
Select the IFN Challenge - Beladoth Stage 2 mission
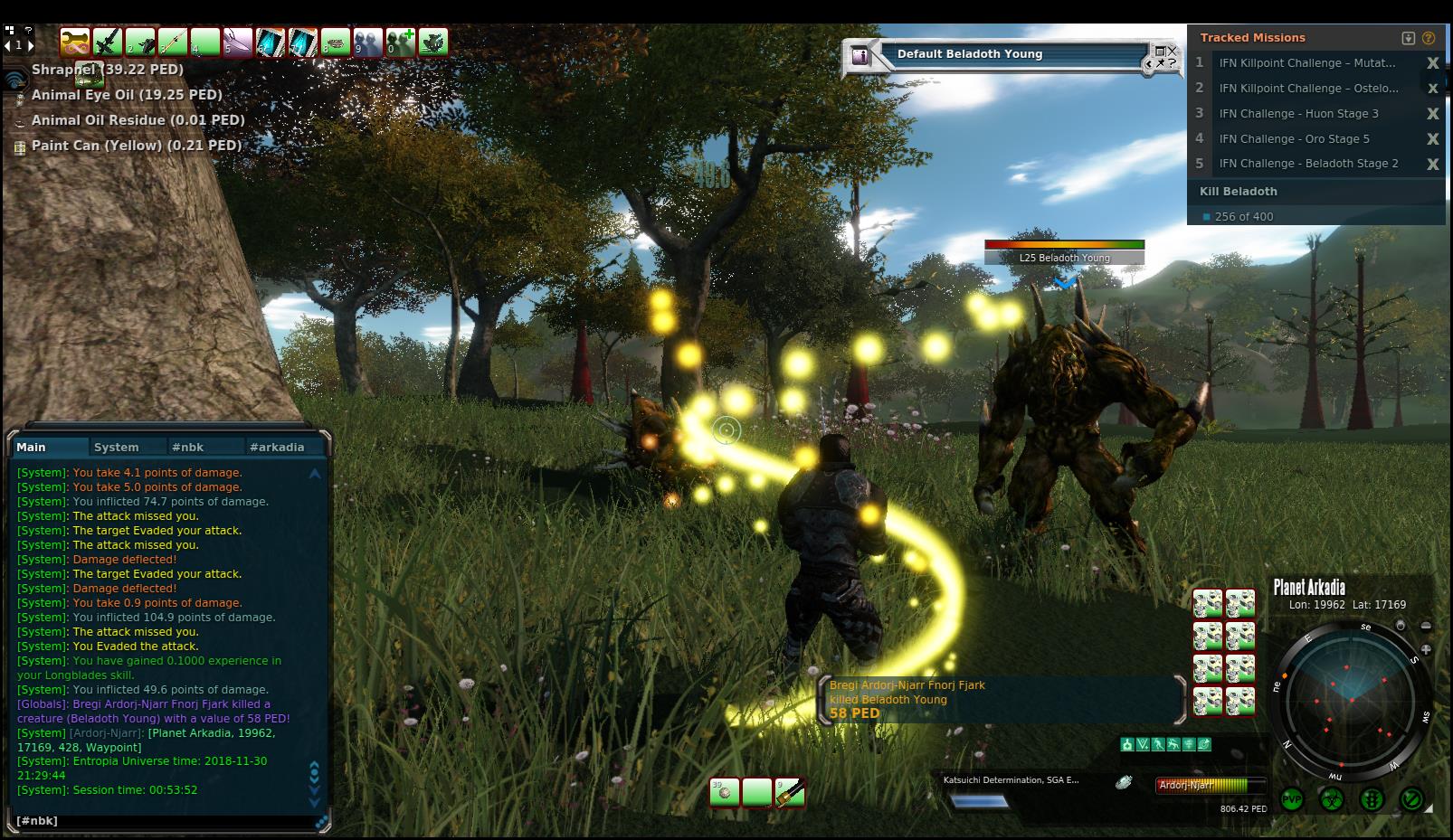pyautogui.click(x=1308, y=164)
